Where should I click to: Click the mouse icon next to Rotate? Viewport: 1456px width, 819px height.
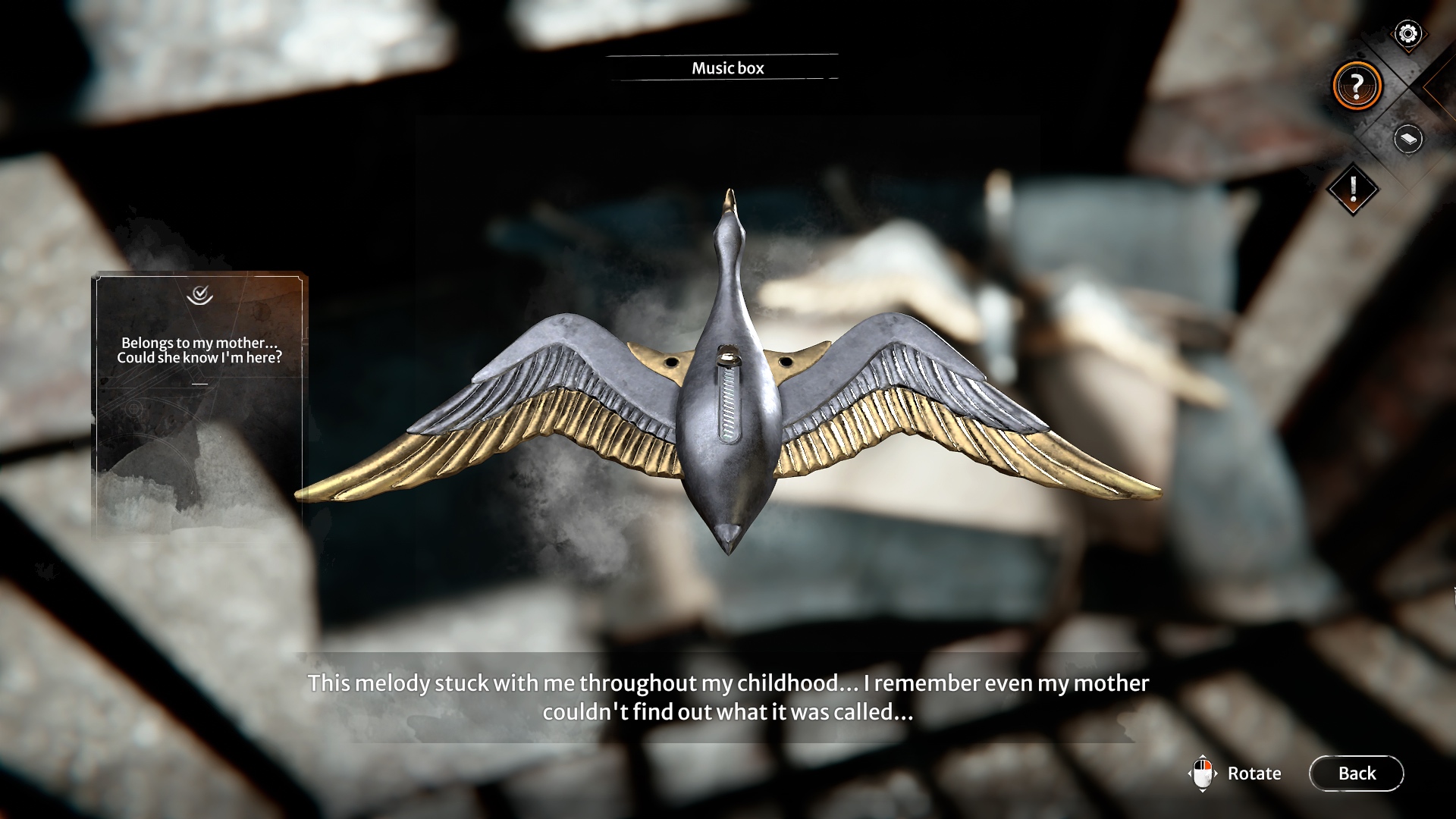1204,773
